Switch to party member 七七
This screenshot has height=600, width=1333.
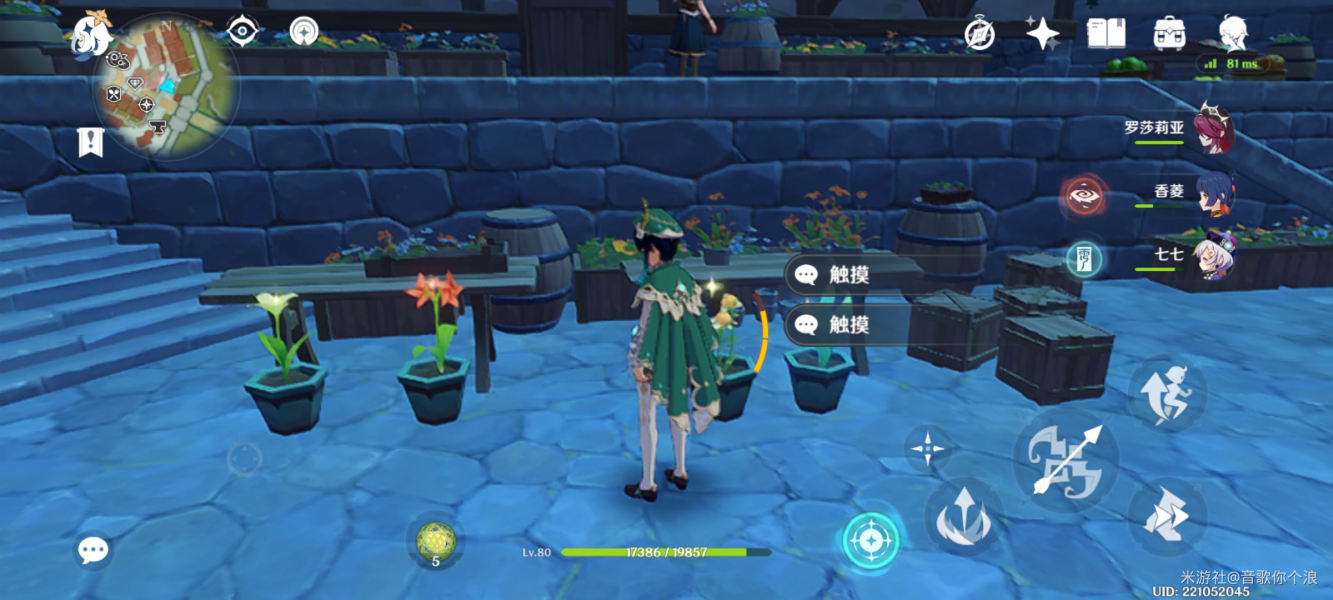[x=1215, y=257]
